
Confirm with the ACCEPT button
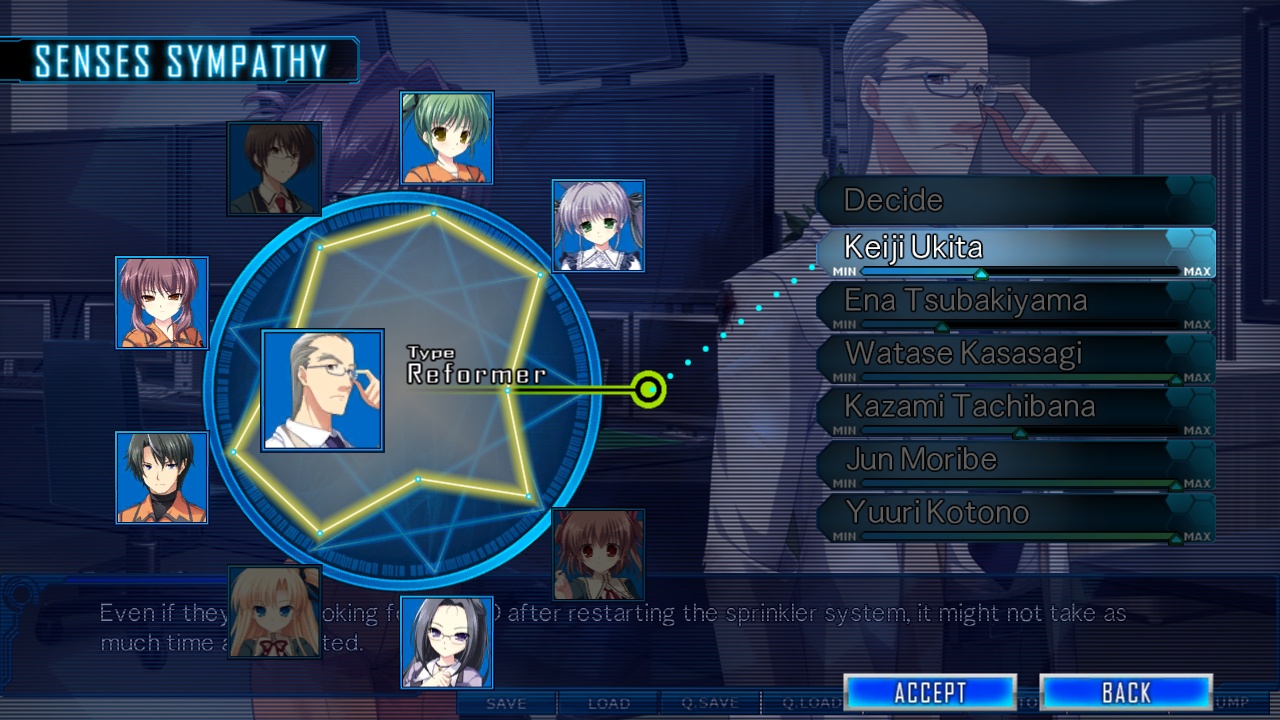click(x=930, y=692)
